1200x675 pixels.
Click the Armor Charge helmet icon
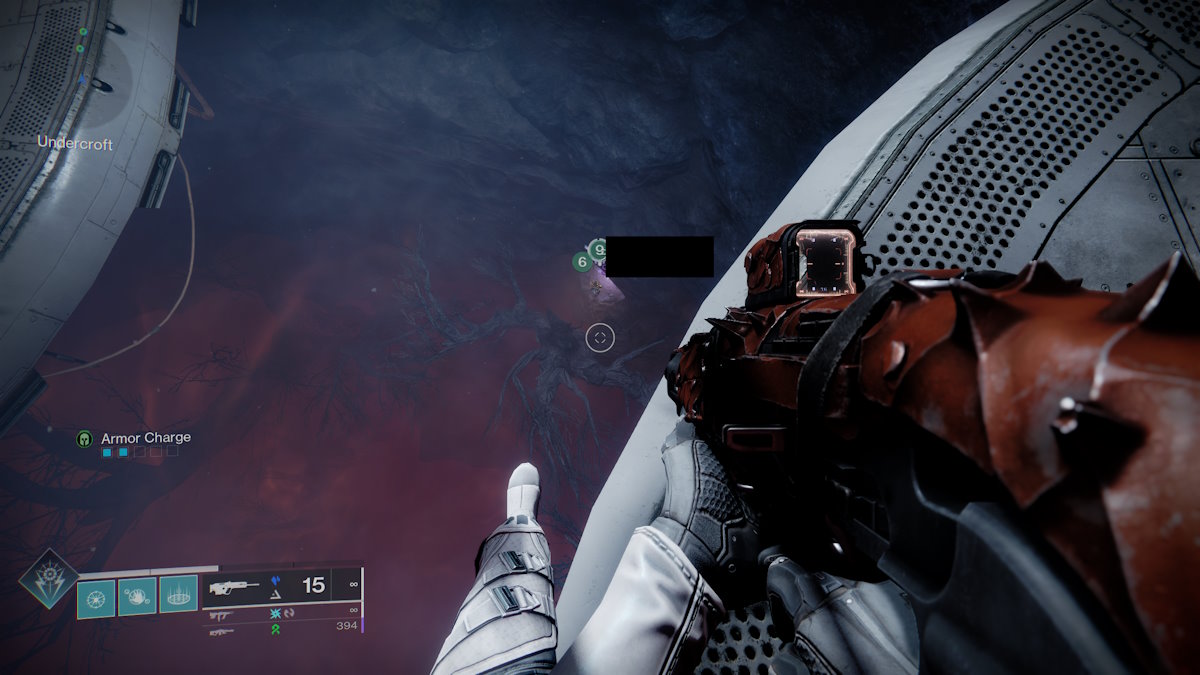(x=85, y=438)
